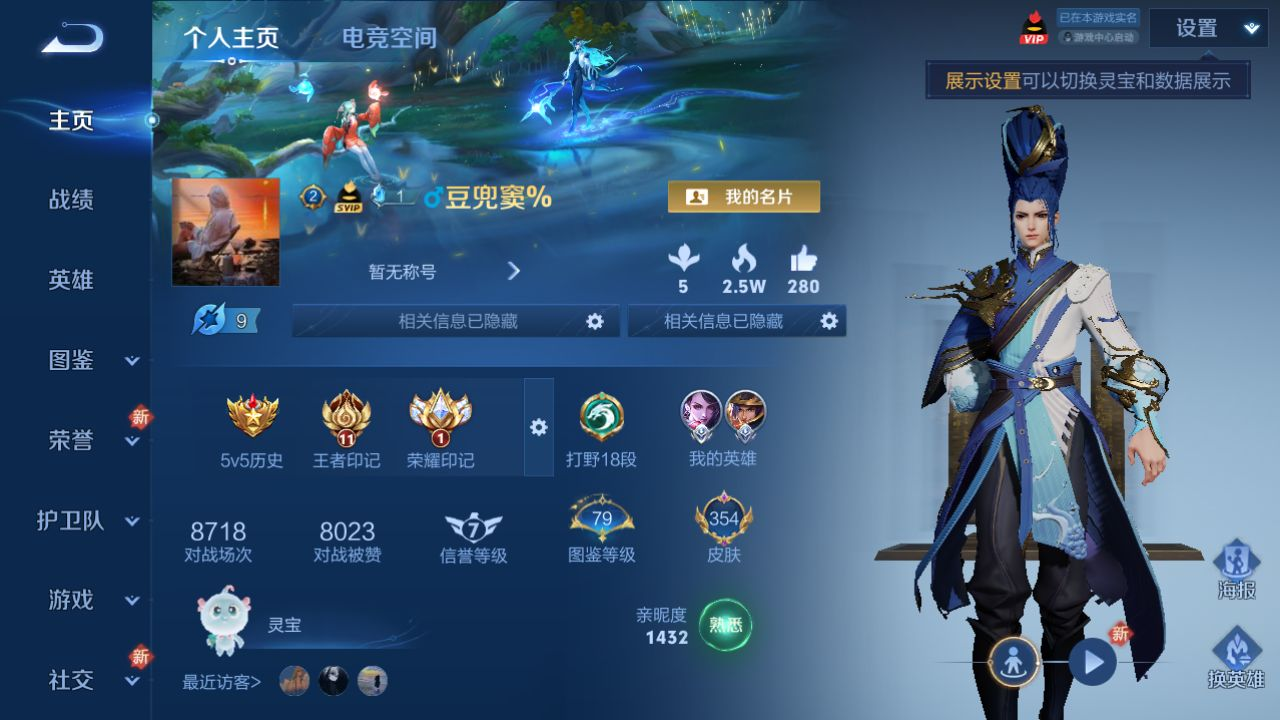The width and height of the screenshot is (1280, 720).
Task: Select 英雄 in the side menu
Action: coord(71,280)
